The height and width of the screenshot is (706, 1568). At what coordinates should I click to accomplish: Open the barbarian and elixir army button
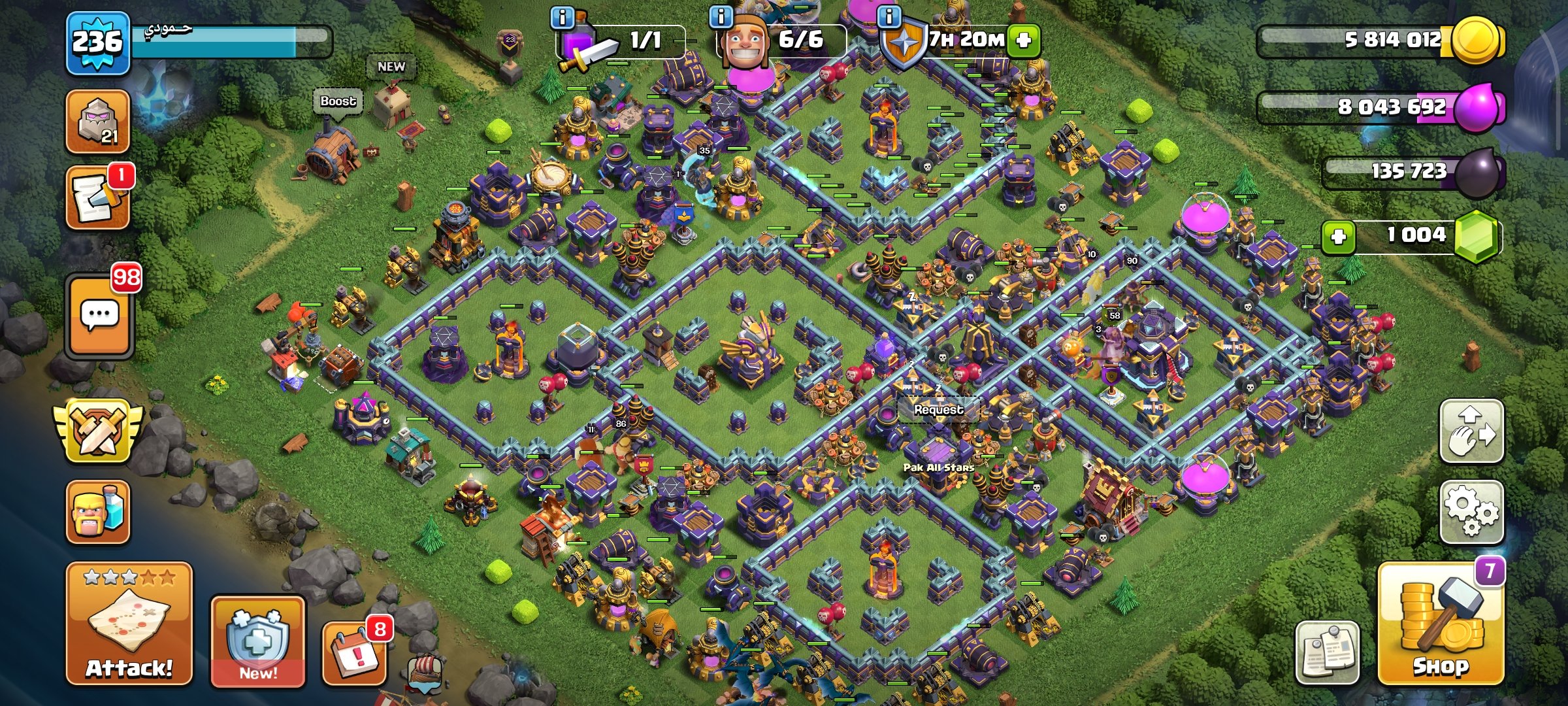click(x=97, y=513)
